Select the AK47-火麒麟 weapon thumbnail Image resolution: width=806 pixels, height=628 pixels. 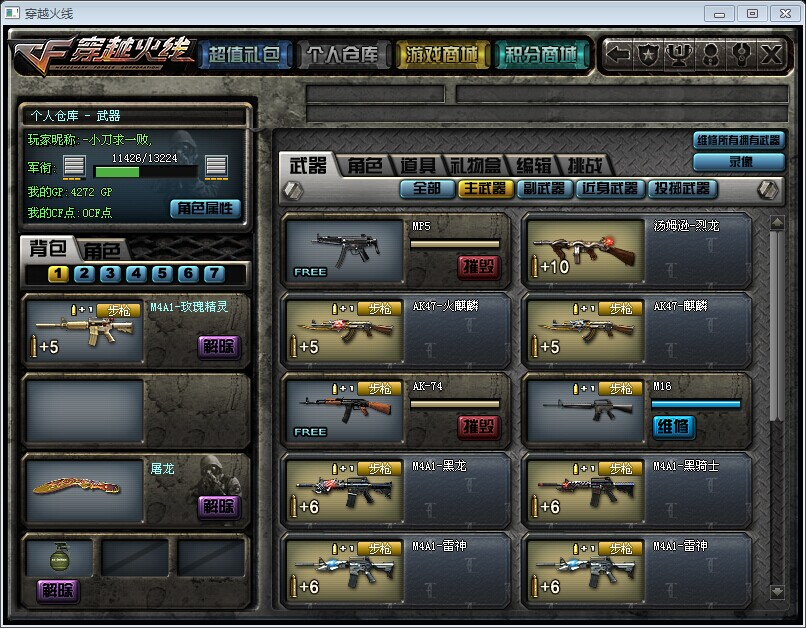(x=344, y=330)
